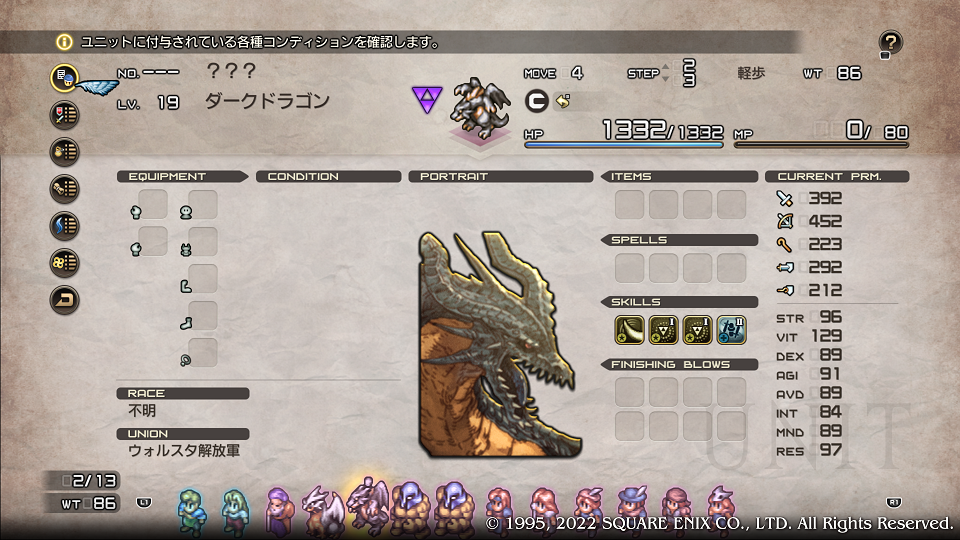This screenshot has width=960, height=540.
Task: Switch to the skills list tab with blue swirl
Action: (x=65, y=225)
